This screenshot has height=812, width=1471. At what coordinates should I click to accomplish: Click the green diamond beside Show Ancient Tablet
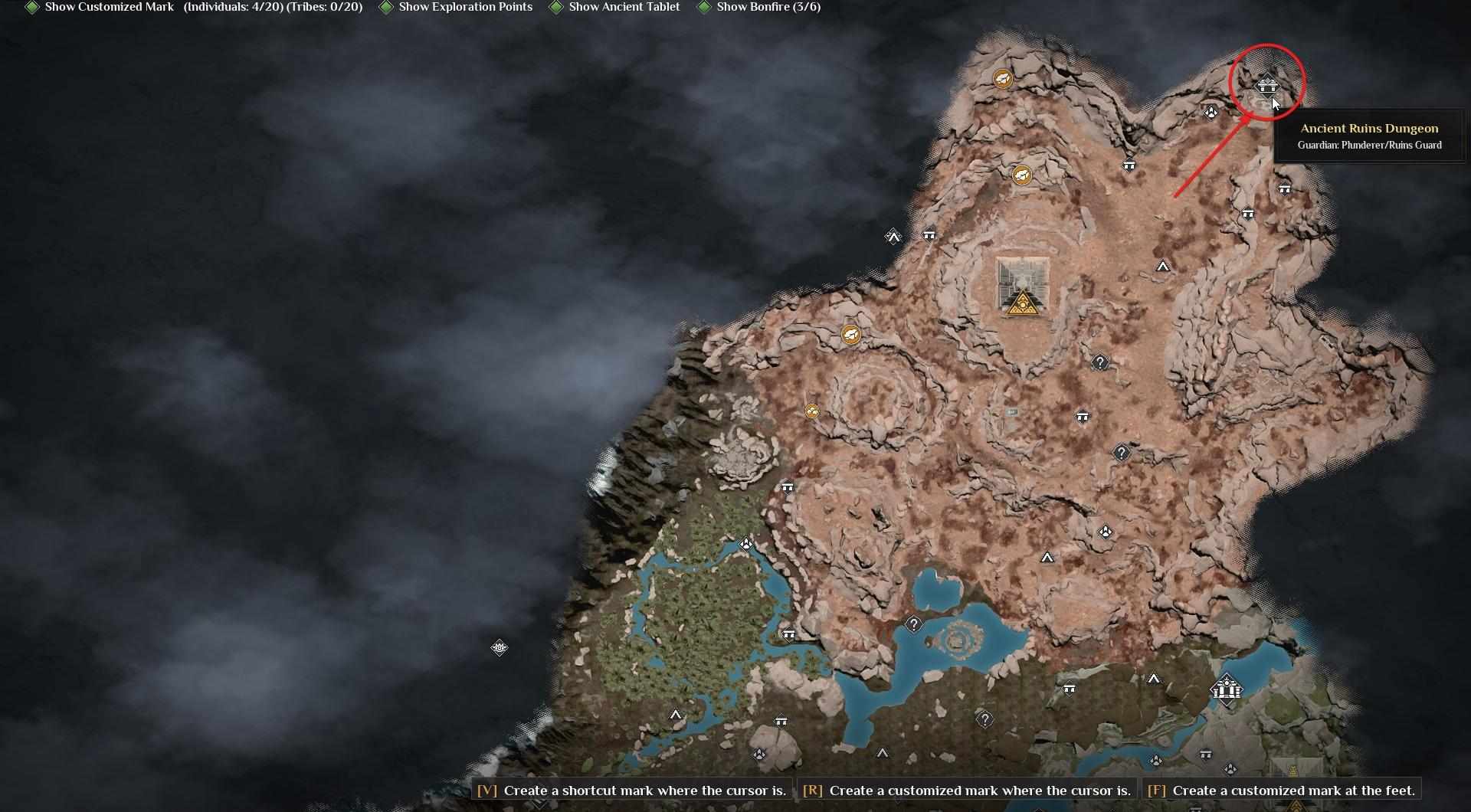[556, 7]
